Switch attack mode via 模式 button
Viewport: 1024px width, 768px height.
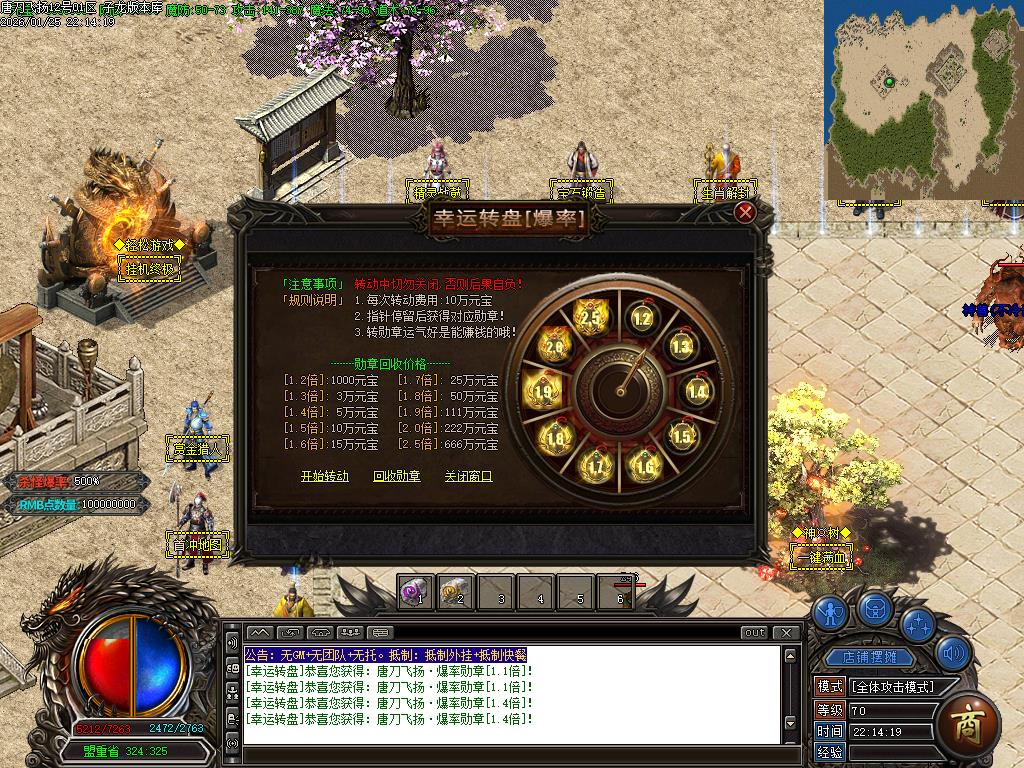830,687
